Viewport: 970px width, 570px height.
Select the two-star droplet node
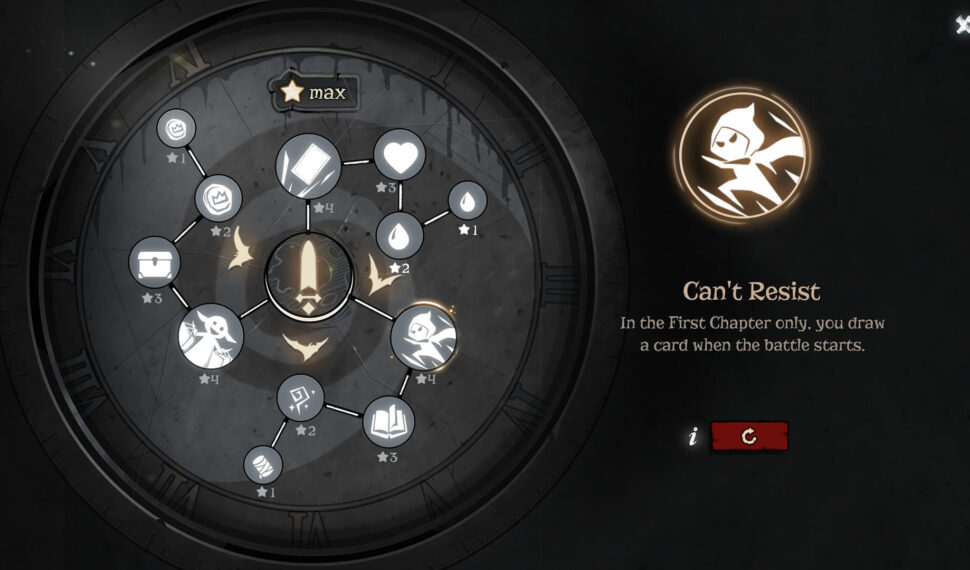pyautogui.click(x=399, y=237)
